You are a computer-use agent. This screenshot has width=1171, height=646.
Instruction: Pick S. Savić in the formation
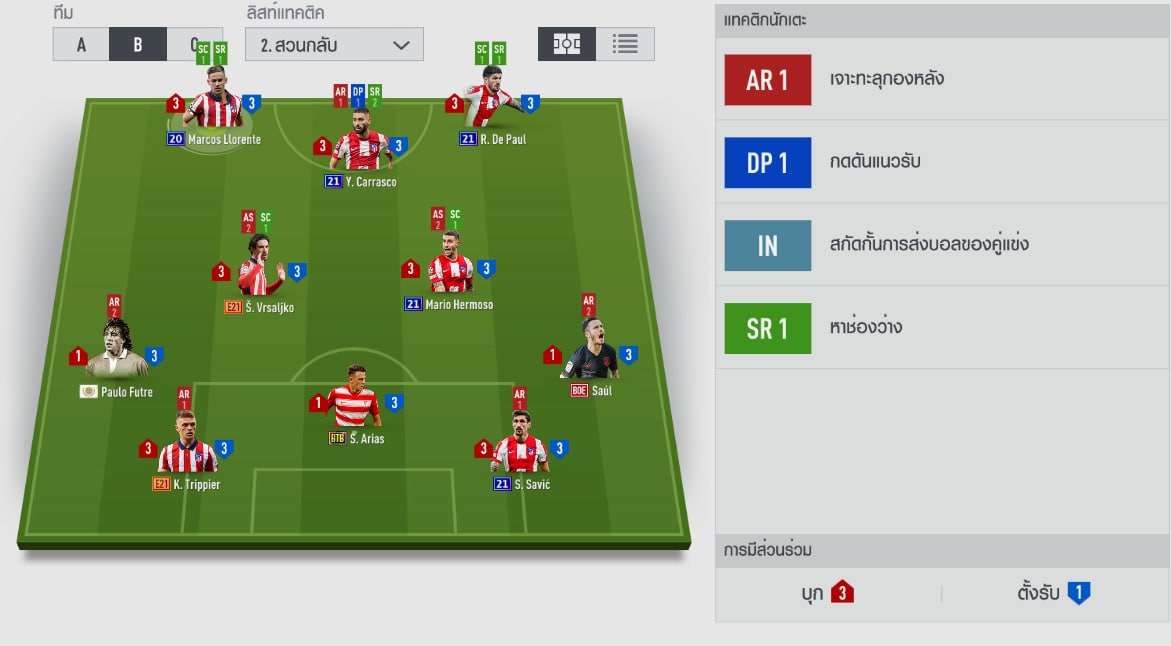[520, 450]
